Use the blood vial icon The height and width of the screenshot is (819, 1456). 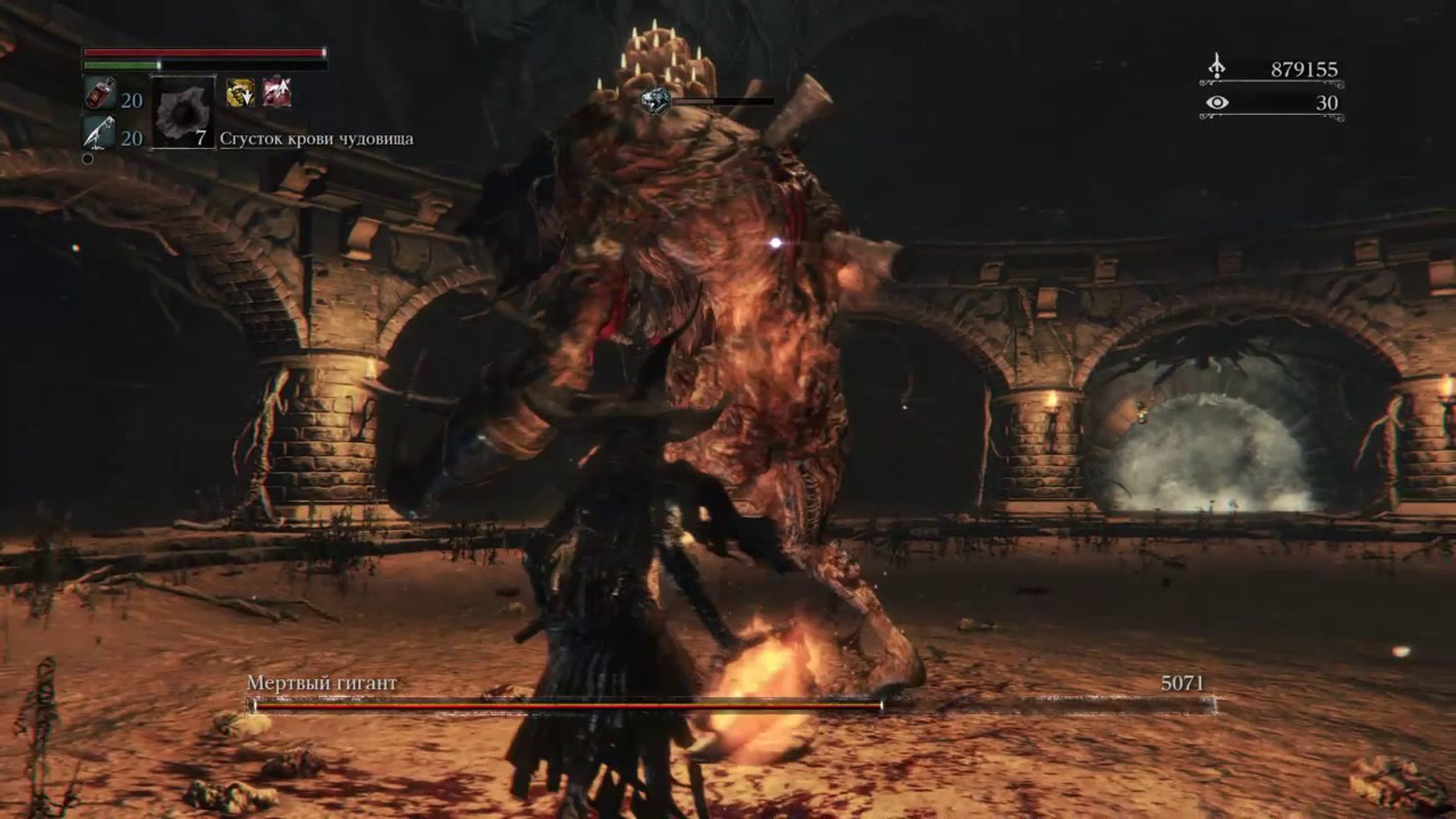point(100,94)
